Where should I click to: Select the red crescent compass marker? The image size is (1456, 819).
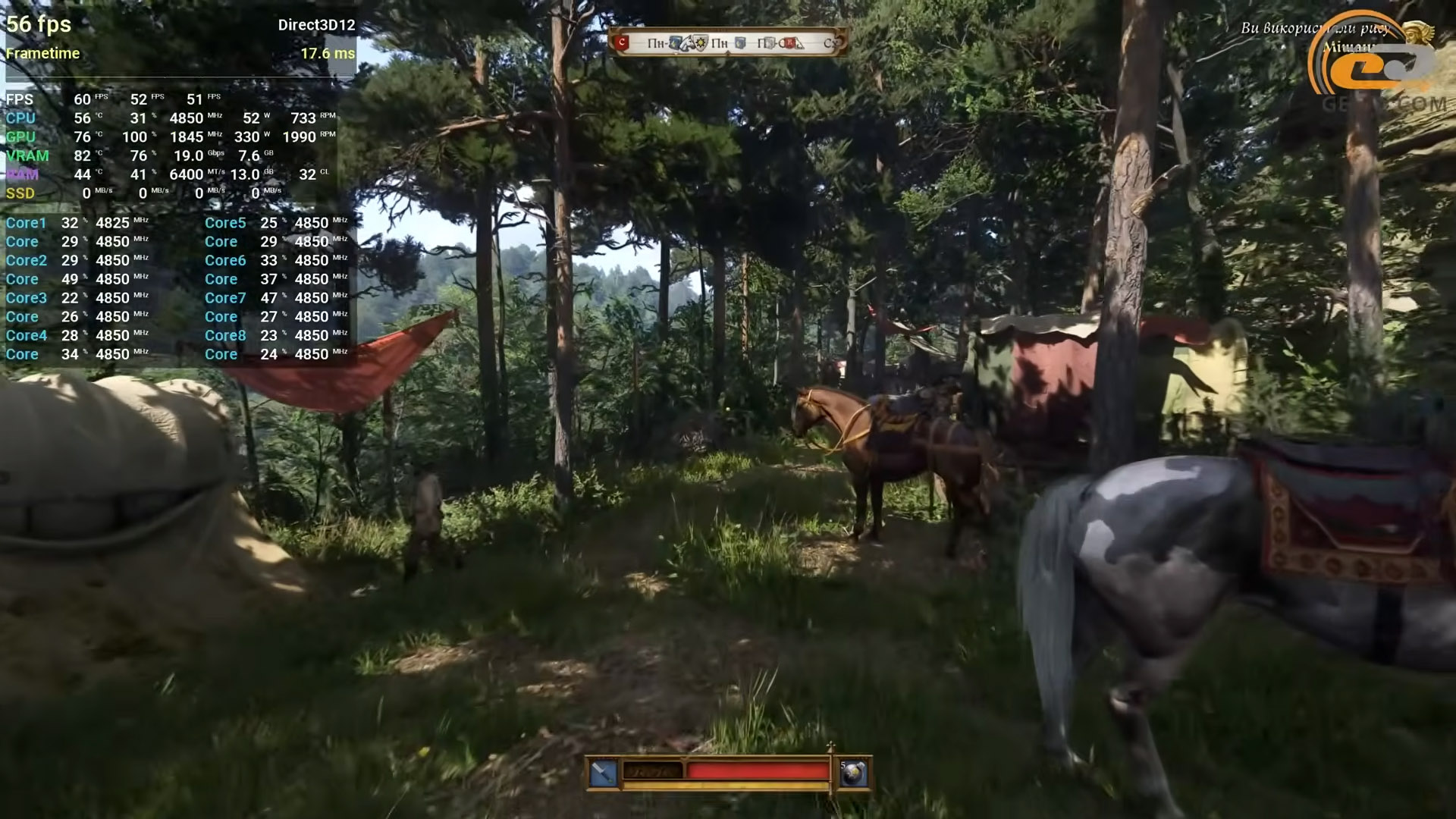pos(623,43)
